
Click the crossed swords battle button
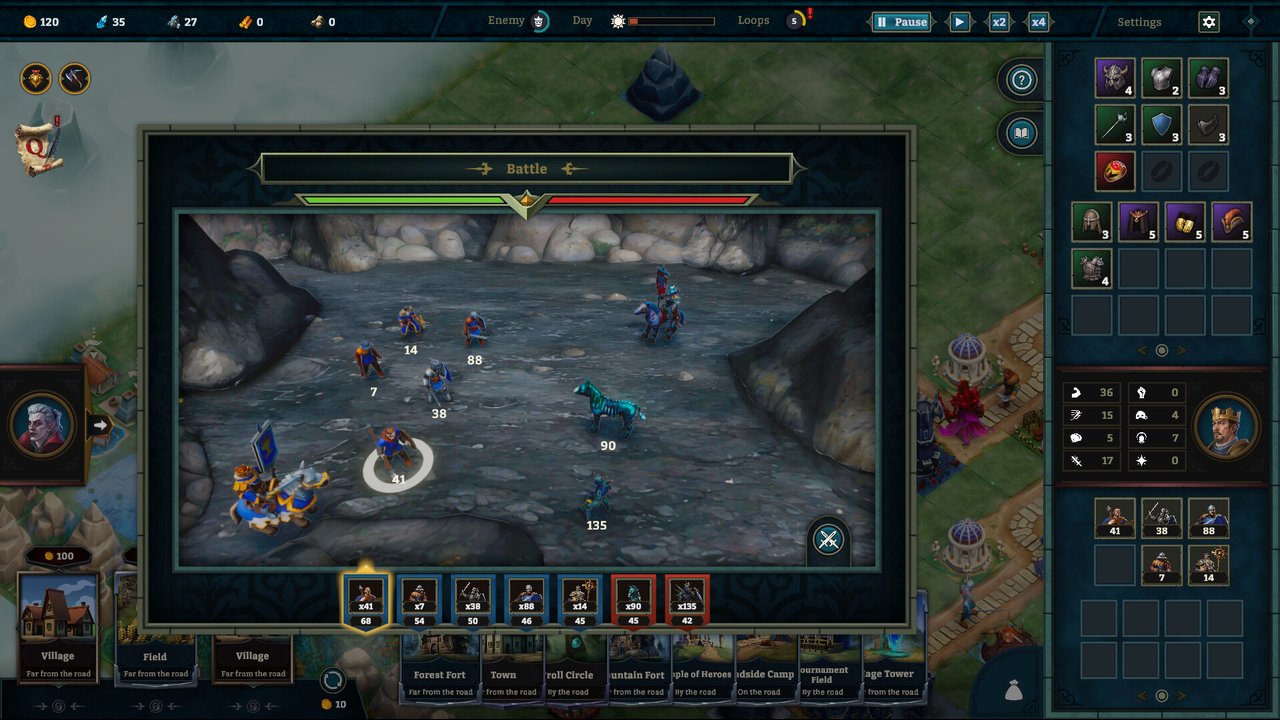point(828,541)
